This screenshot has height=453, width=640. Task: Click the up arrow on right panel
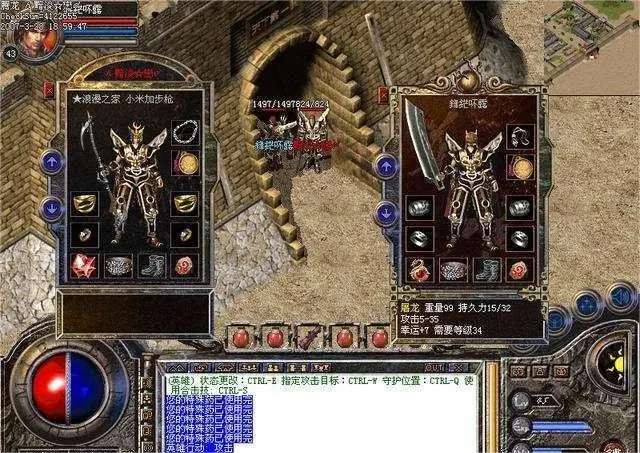(386, 167)
